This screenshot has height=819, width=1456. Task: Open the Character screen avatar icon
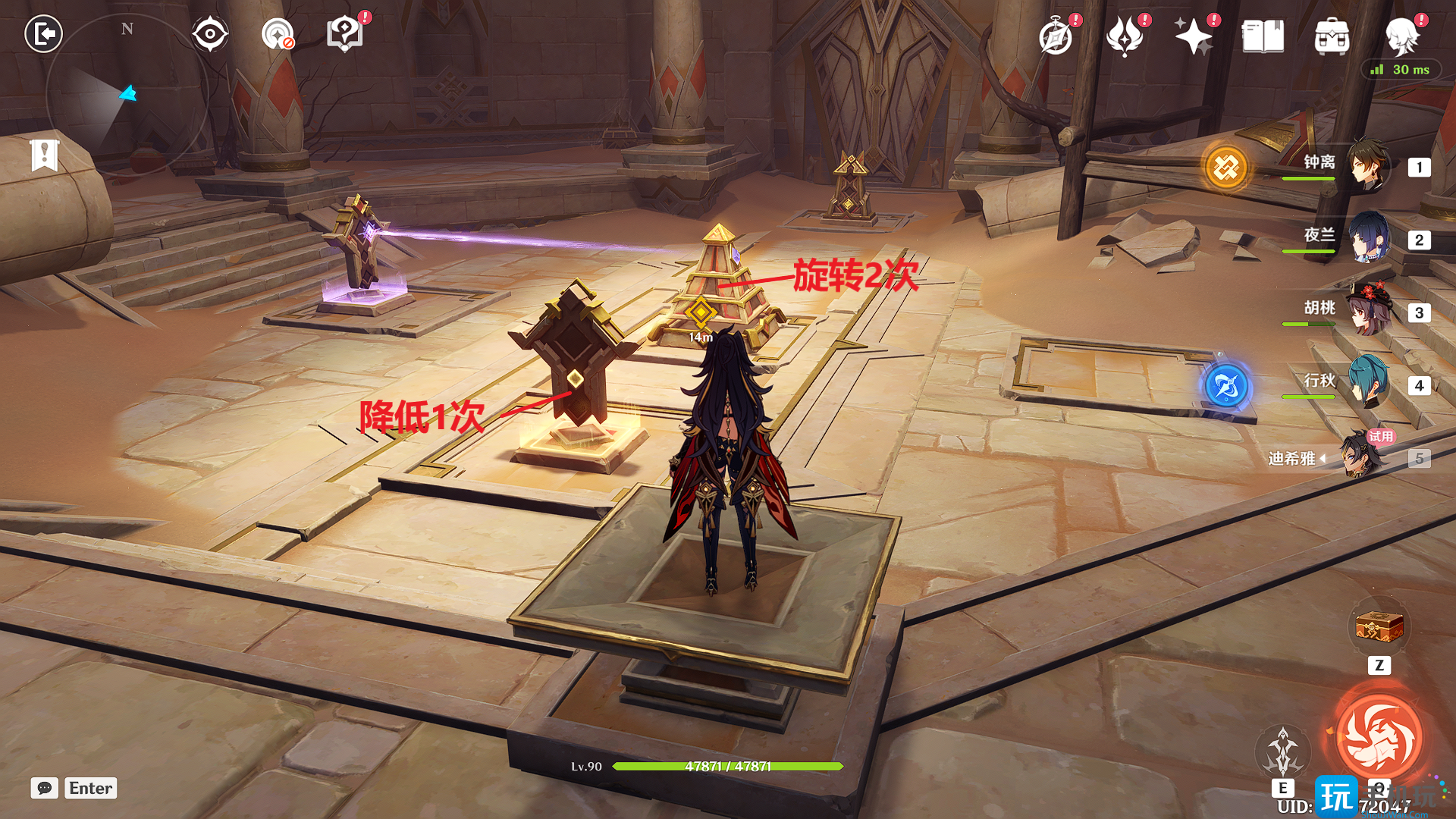click(x=1404, y=34)
